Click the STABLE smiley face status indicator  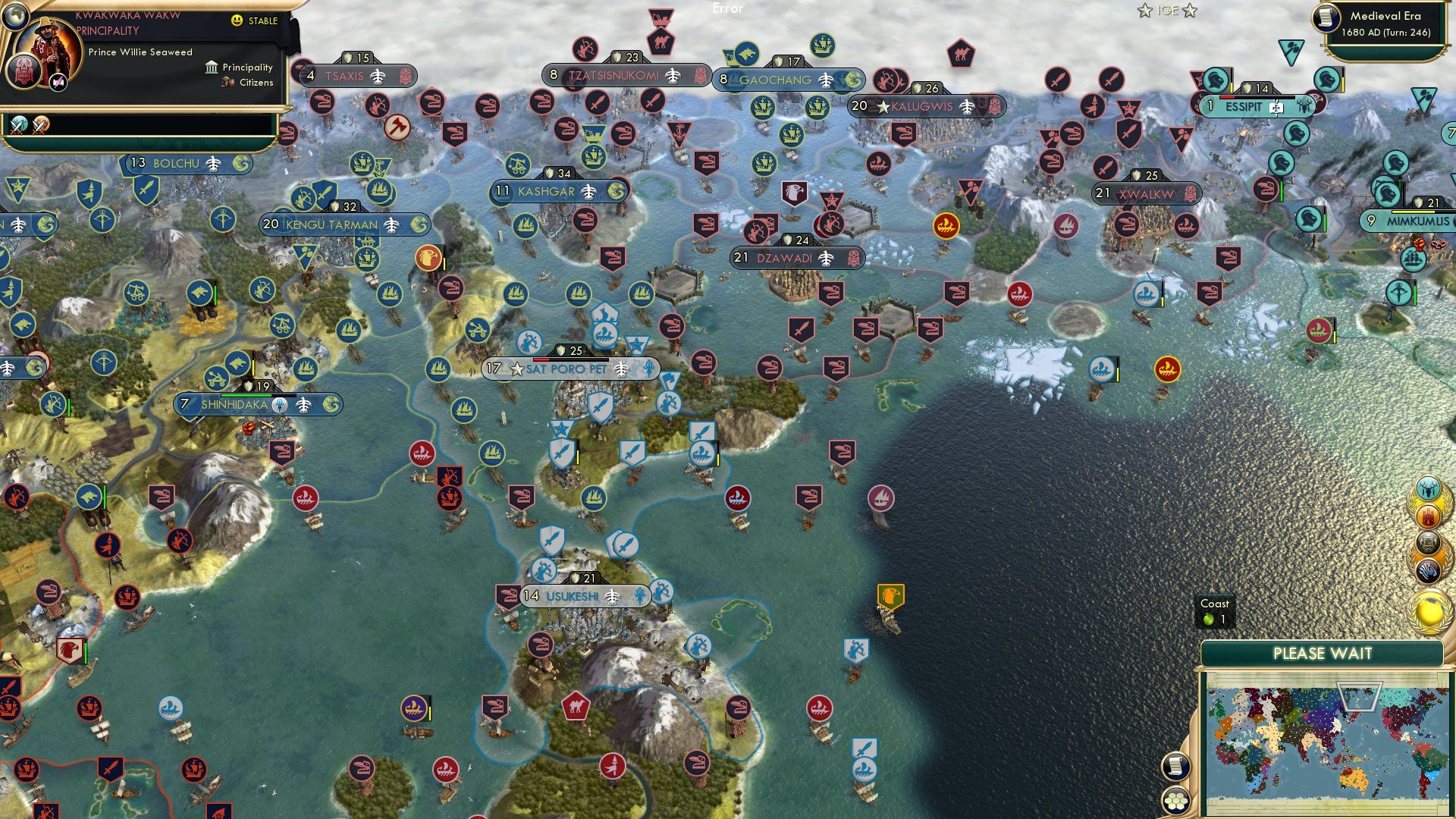(x=237, y=21)
